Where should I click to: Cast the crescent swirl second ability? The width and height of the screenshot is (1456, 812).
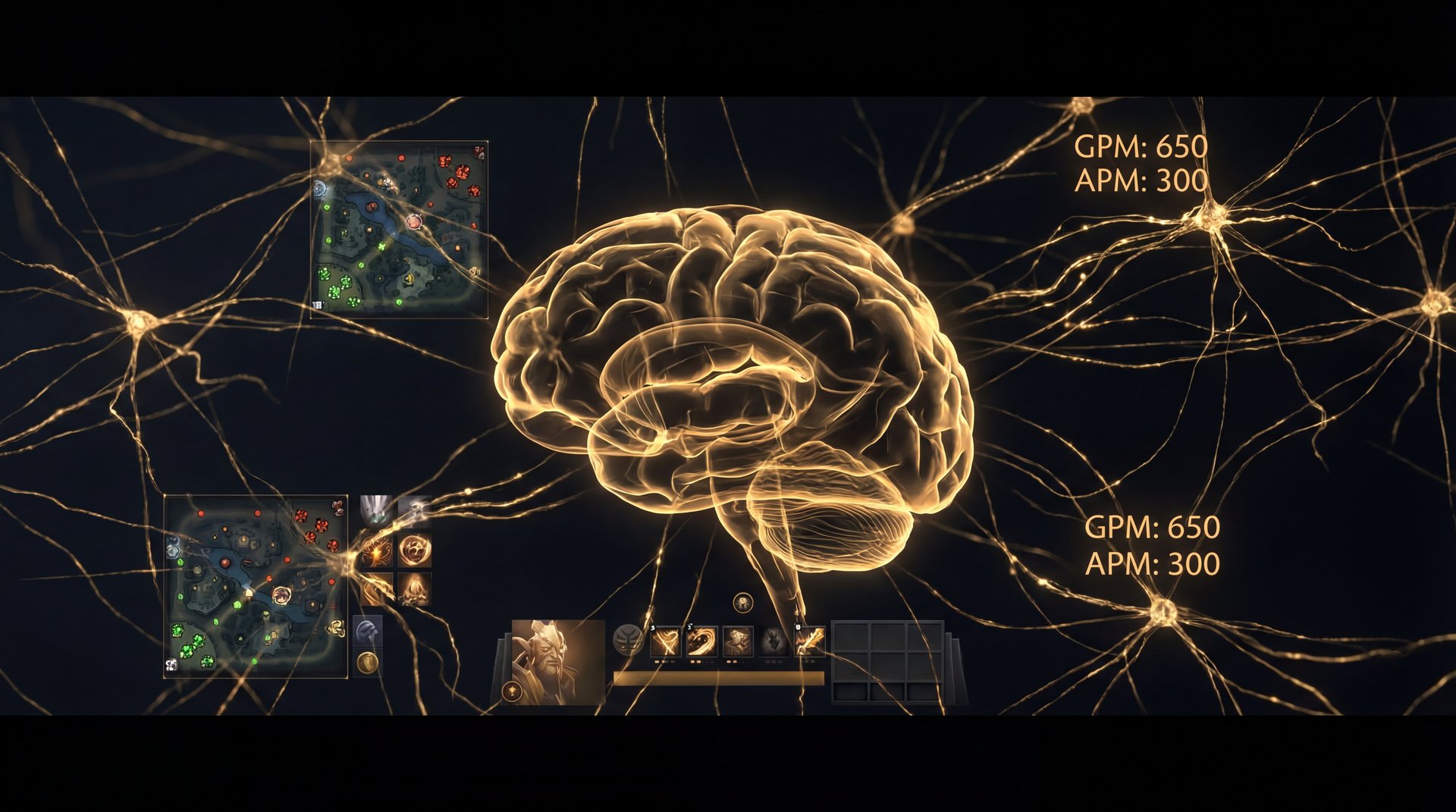701,642
